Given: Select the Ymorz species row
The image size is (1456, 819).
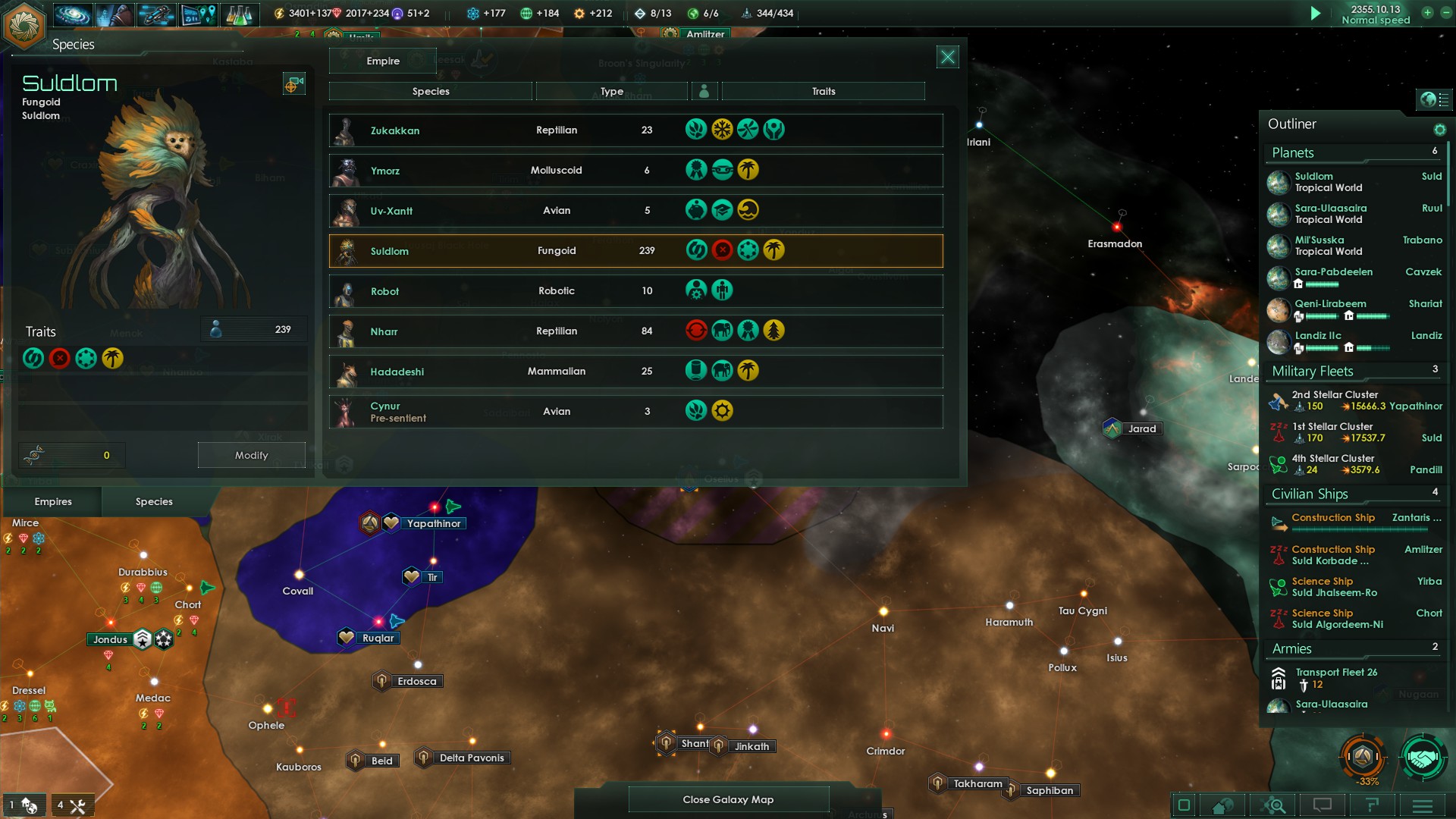Looking at the screenshot, I should [635, 171].
